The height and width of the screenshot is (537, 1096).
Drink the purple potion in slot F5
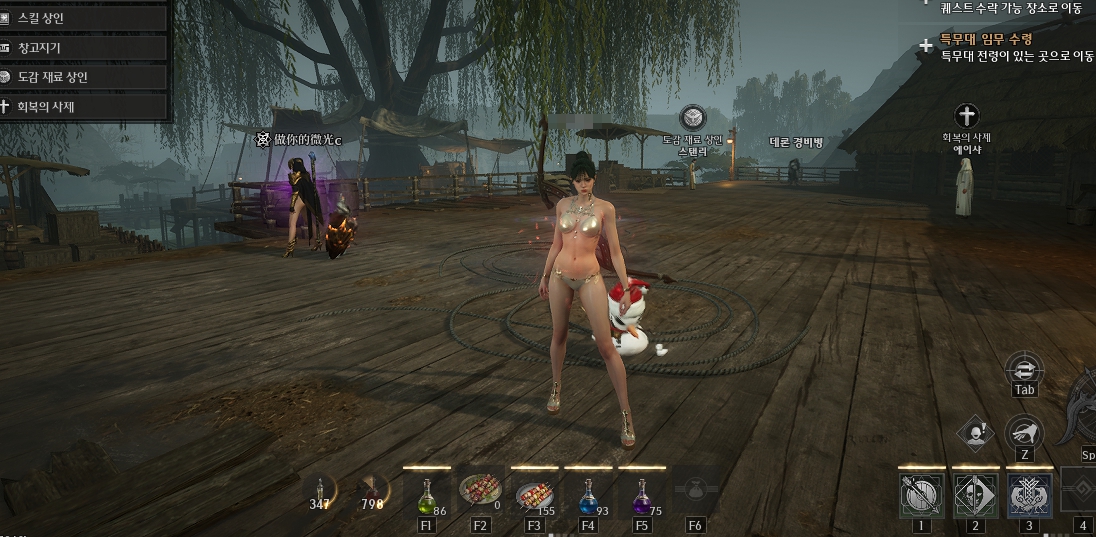[x=641, y=494]
